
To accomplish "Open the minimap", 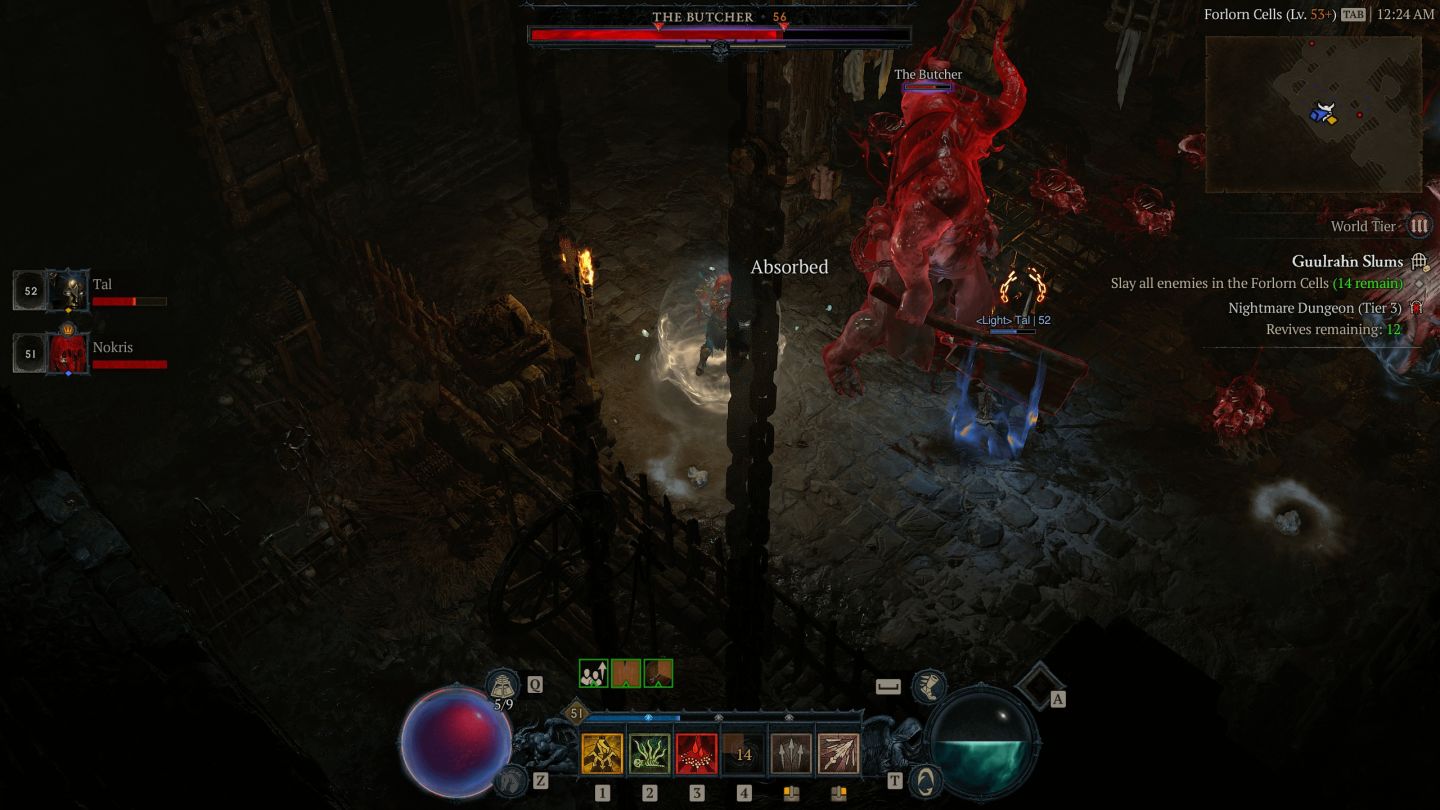I will [x=1313, y=114].
